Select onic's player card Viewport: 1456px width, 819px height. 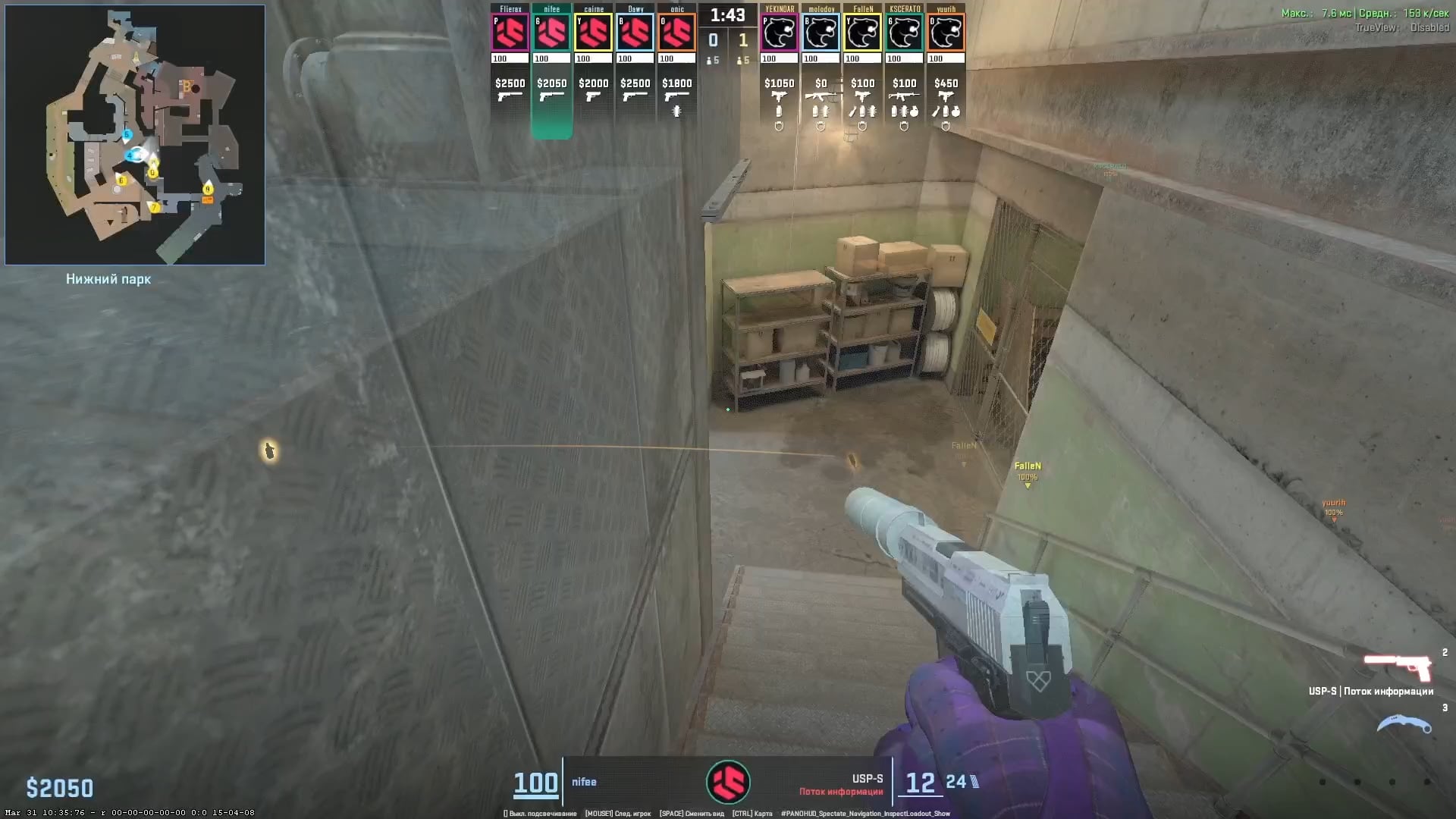677,33
